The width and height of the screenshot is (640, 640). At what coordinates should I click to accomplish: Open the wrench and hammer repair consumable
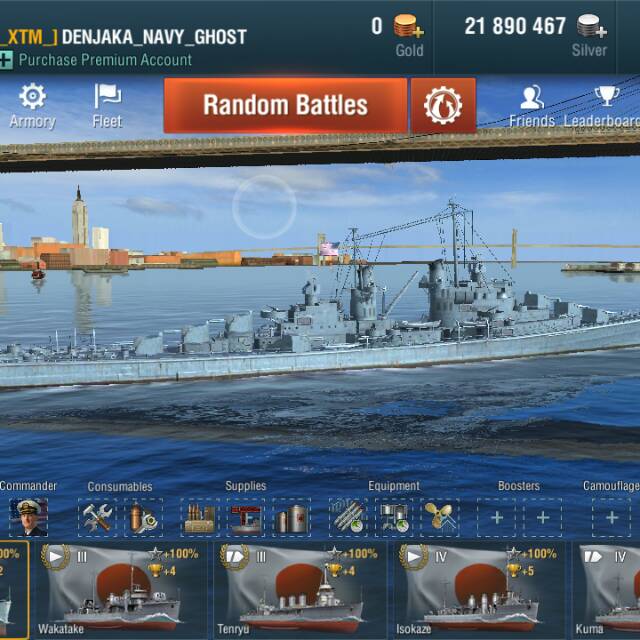click(x=98, y=517)
